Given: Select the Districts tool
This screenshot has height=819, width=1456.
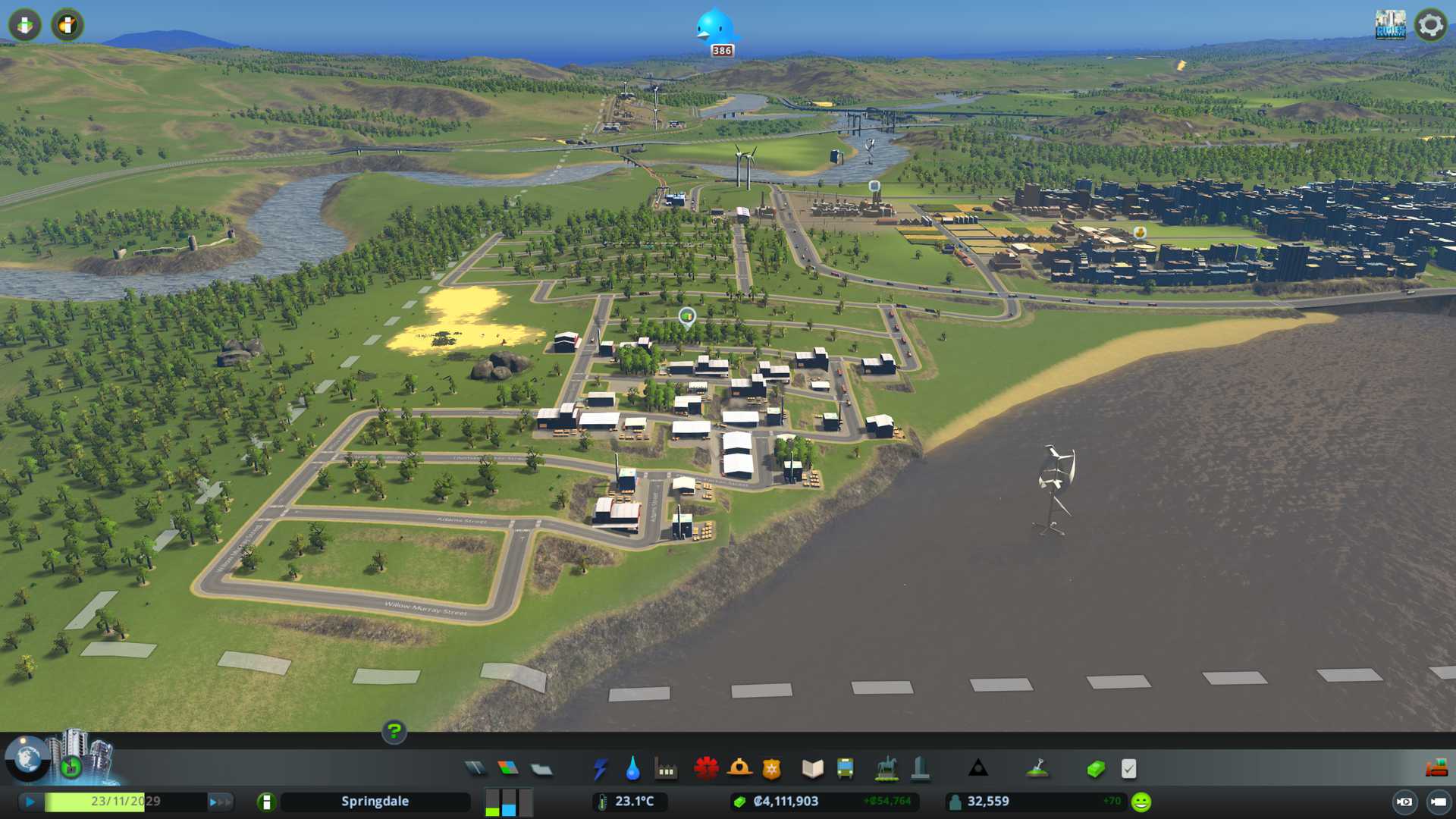Looking at the screenshot, I should tap(541, 769).
